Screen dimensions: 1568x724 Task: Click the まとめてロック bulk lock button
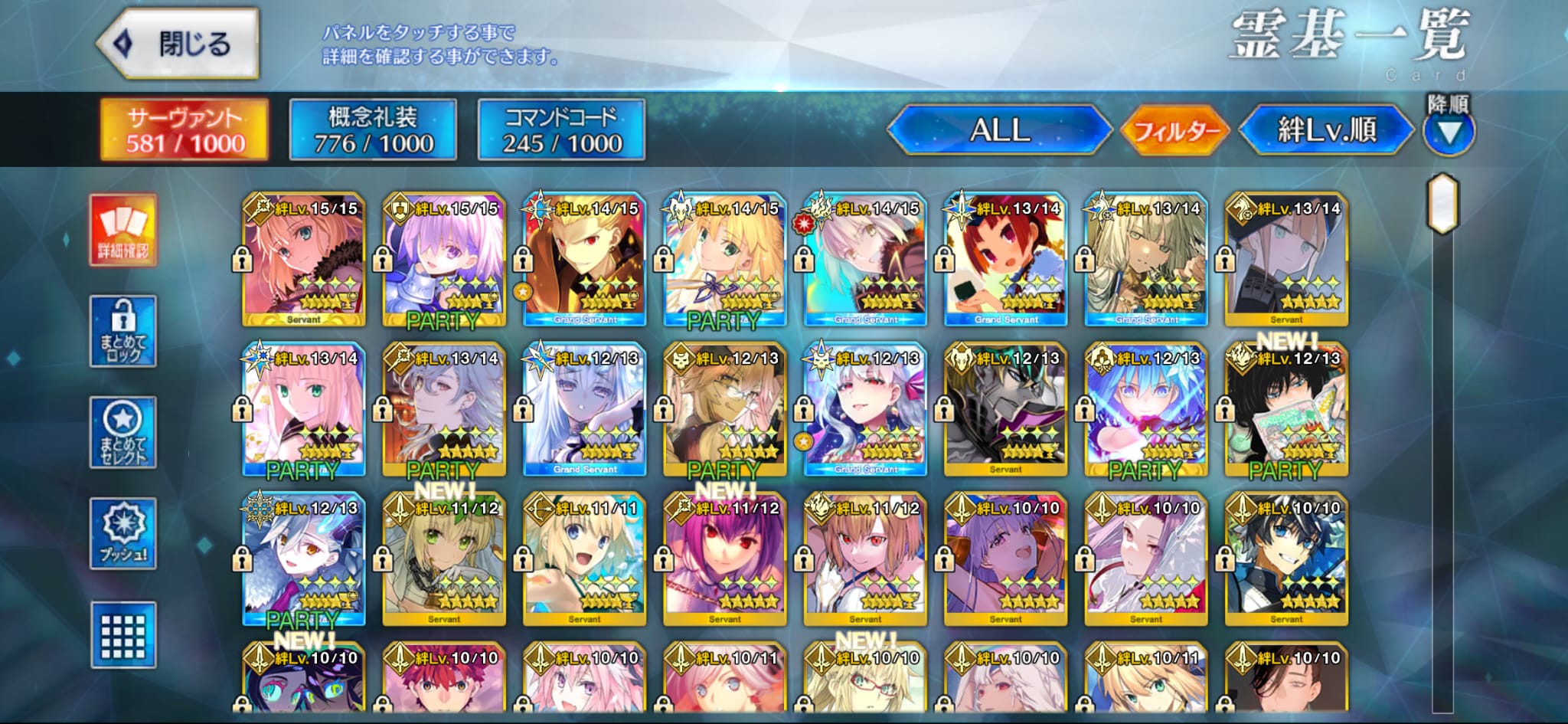[x=123, y=331]
